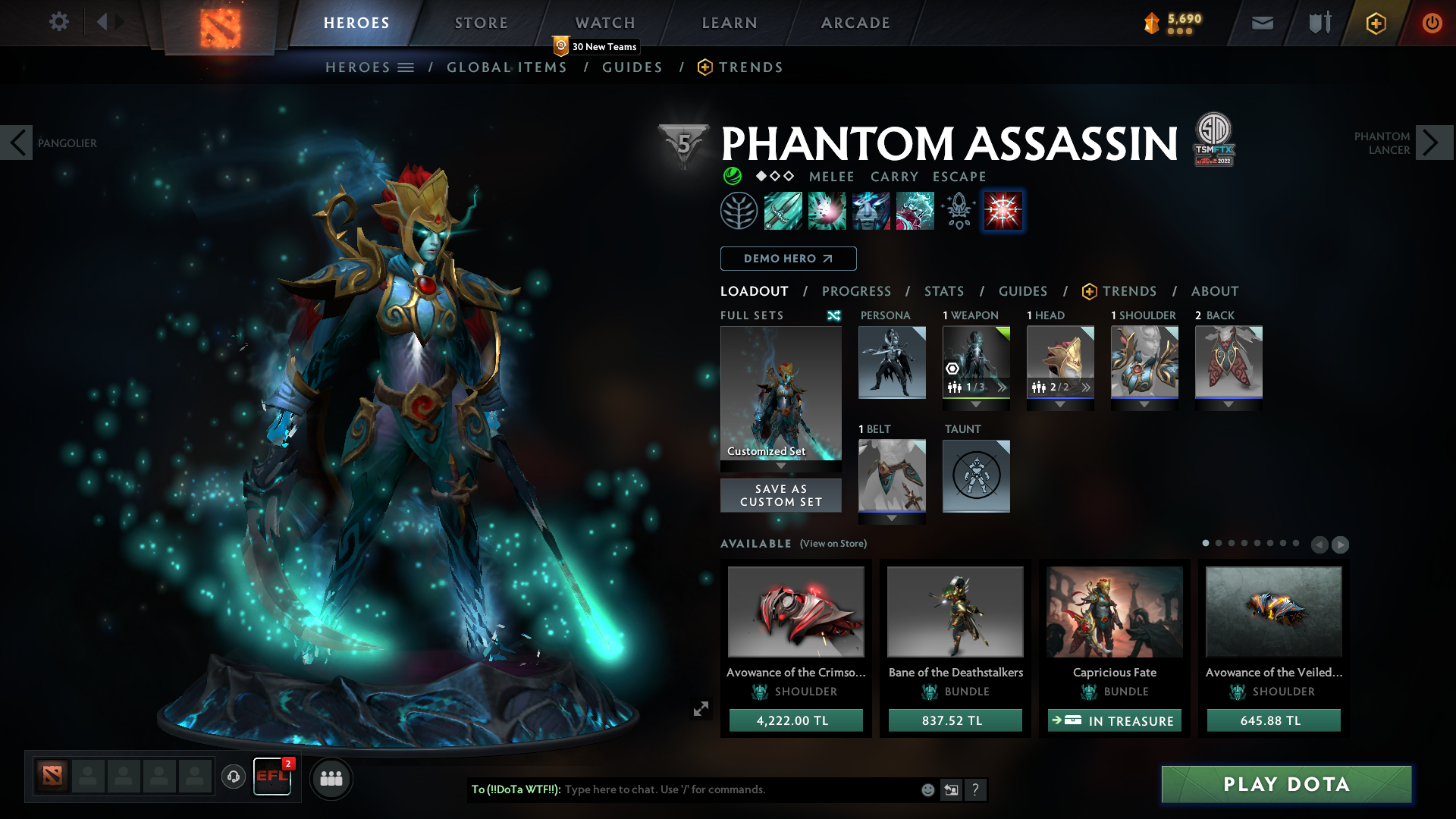Choose the Weapon loadout slot
Image resolution: width=1456 pixels, height=819 pixels.
976,362
